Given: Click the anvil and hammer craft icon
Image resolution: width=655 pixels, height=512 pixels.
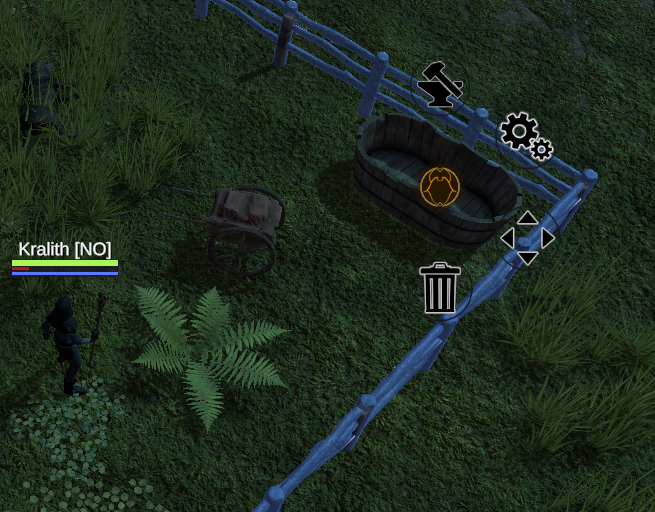Looking at the screenshot, I should (x=439, y=85).
